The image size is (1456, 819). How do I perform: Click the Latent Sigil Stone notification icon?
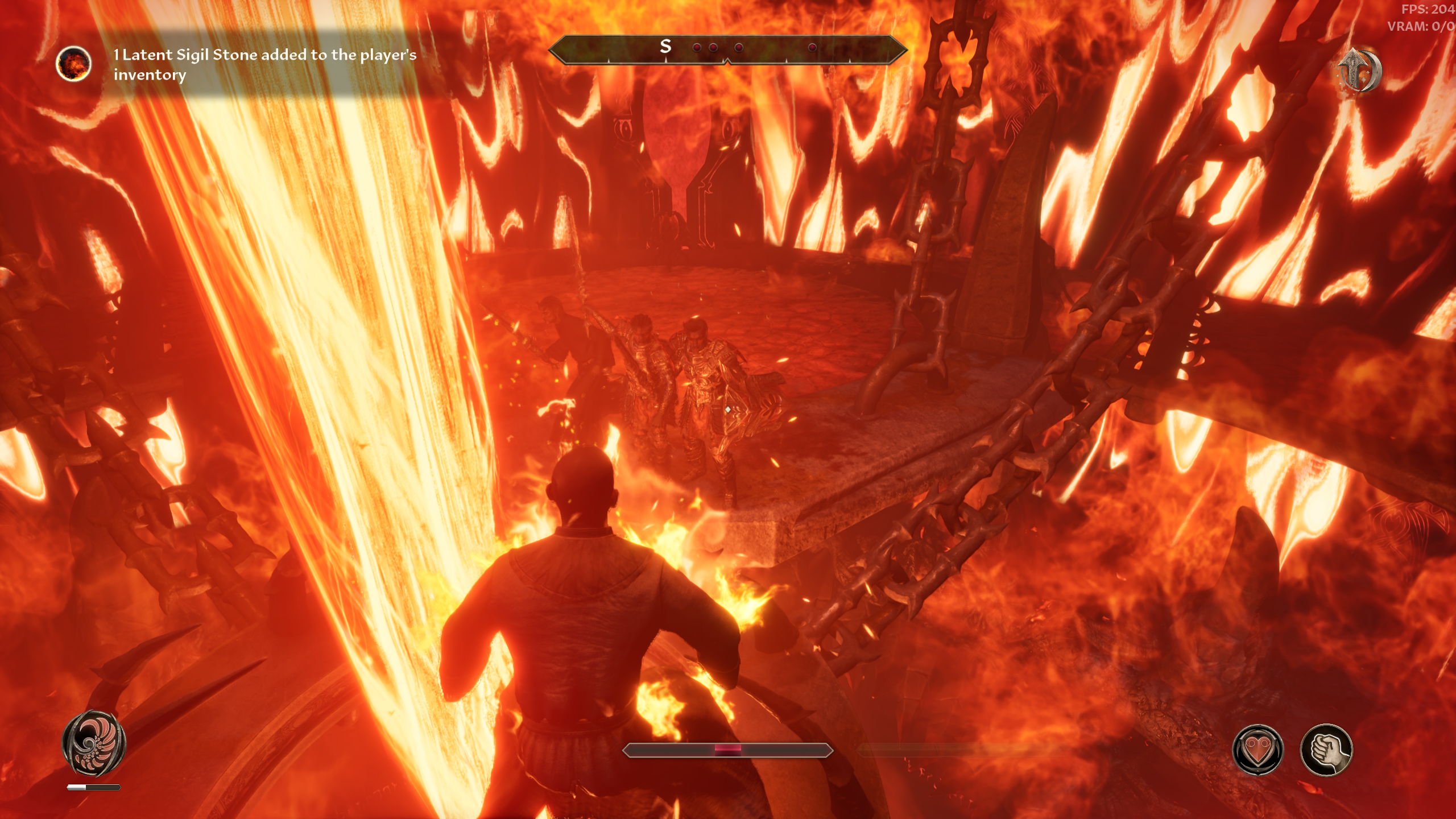click(73, 64)
